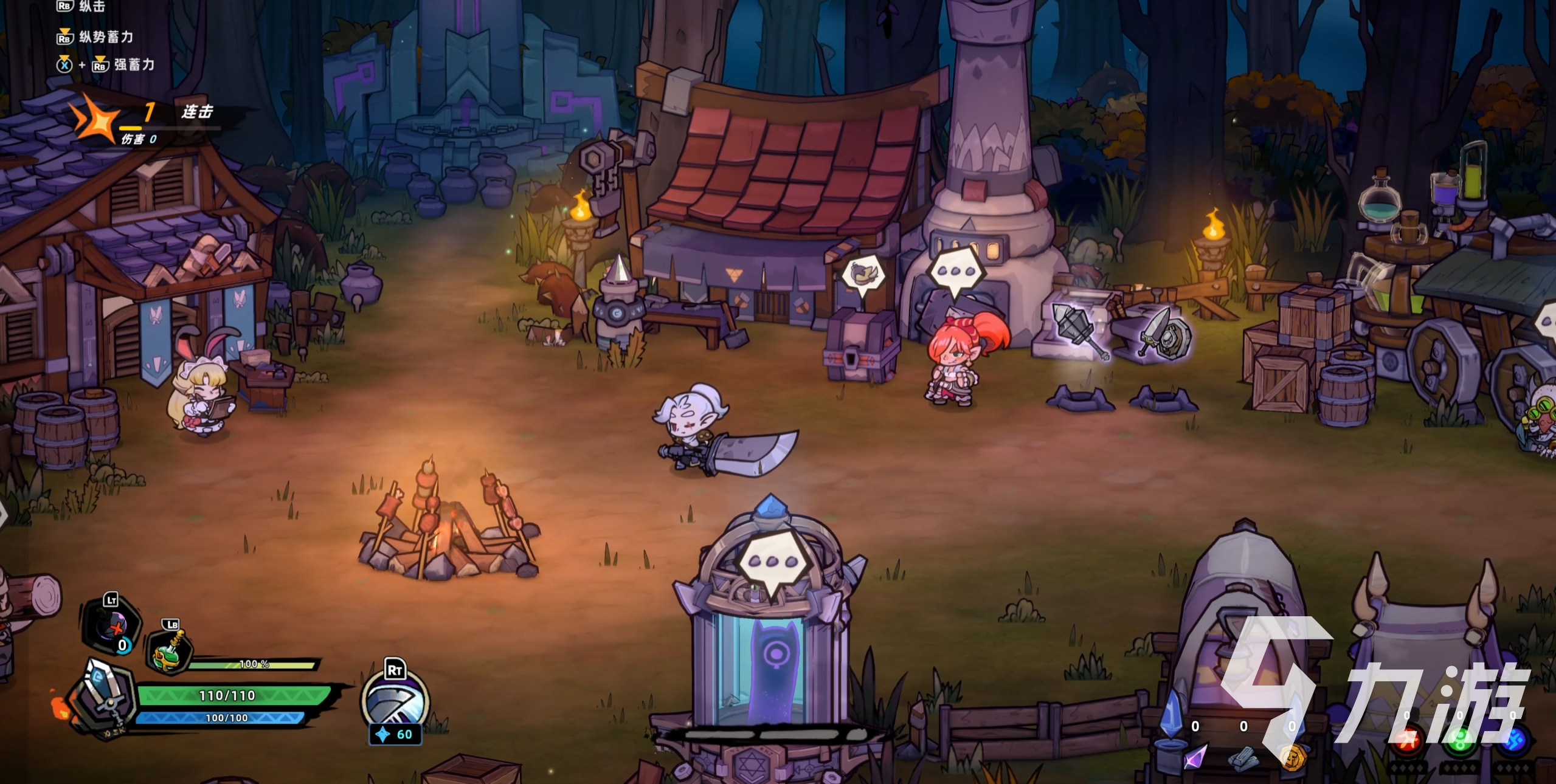1556x784 pixels.
Task: Click the gold coin currency icon
Action: click(1293, 757)
